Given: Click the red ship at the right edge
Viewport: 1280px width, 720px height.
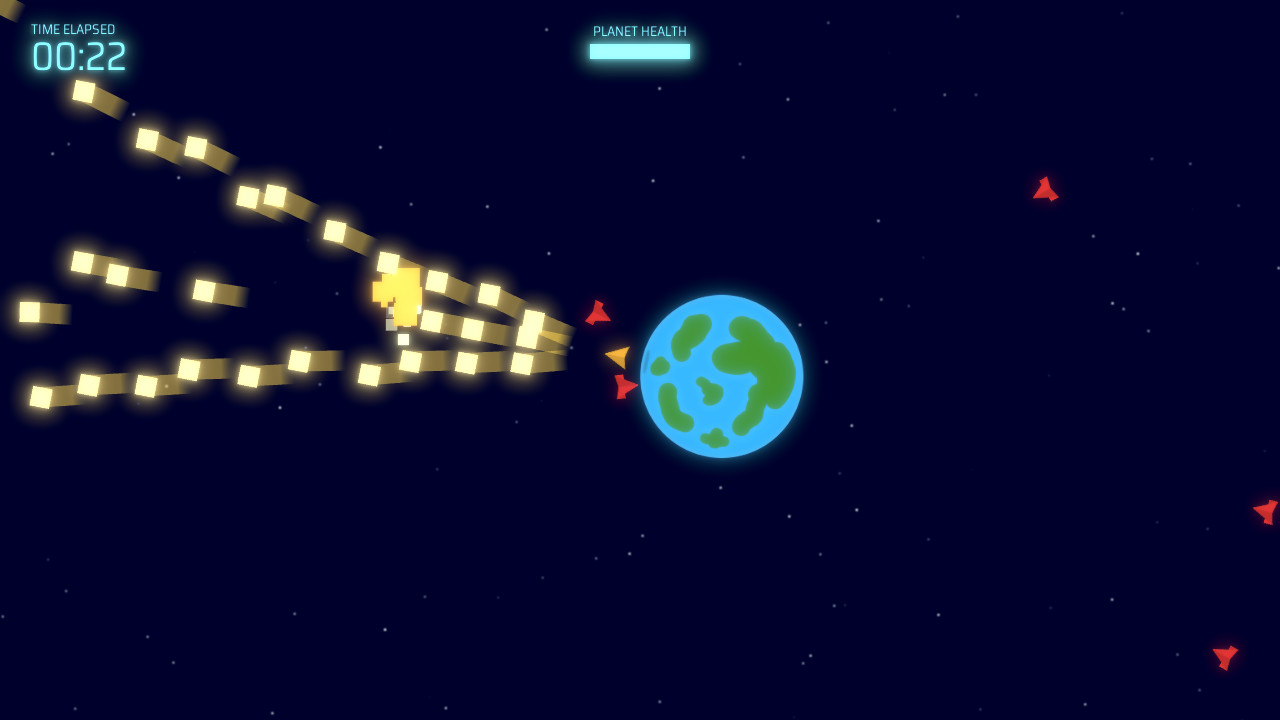Looking at the screenshot, I should click(1265, 510).
